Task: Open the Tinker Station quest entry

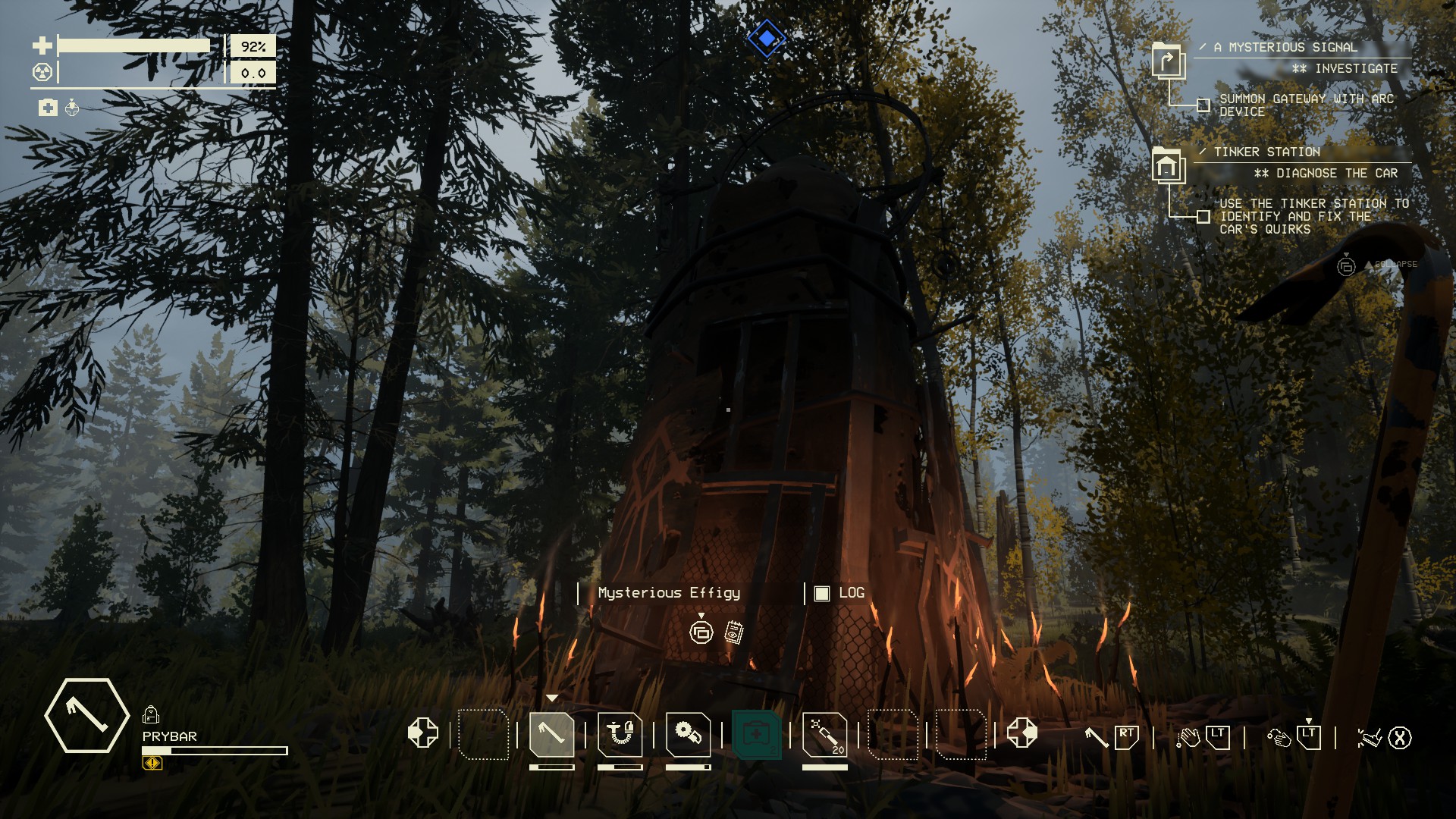Action: pyautogui.click(x=1266, y=152)
